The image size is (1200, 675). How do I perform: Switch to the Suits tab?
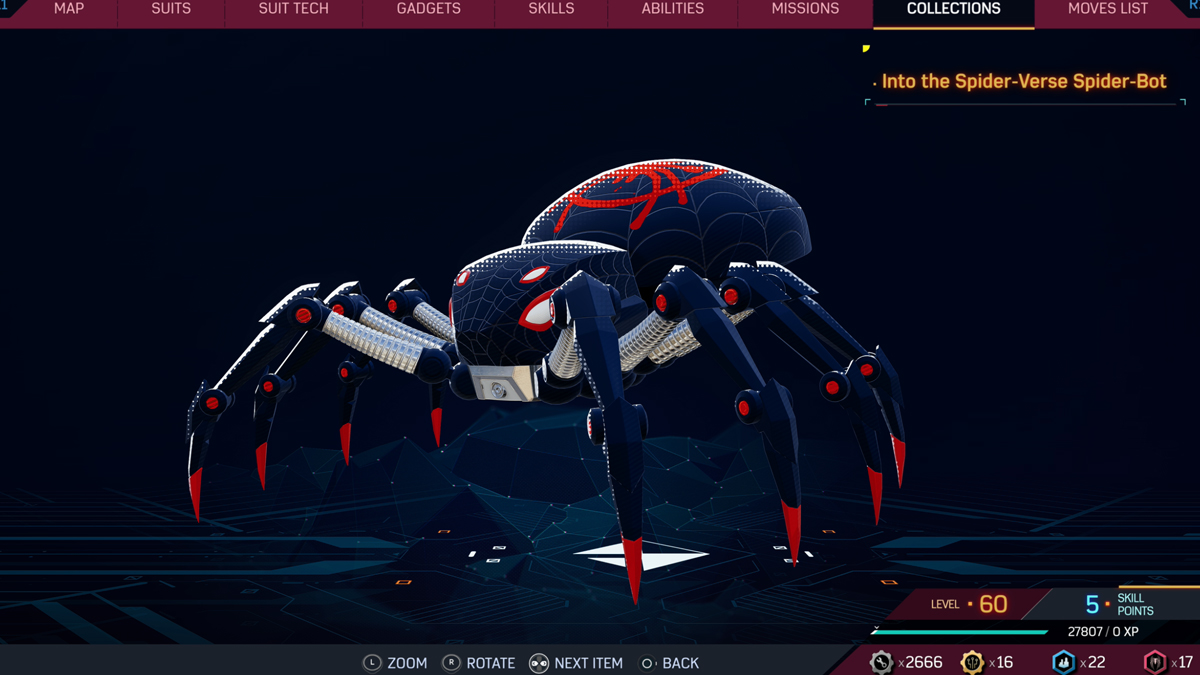(171, 9)
